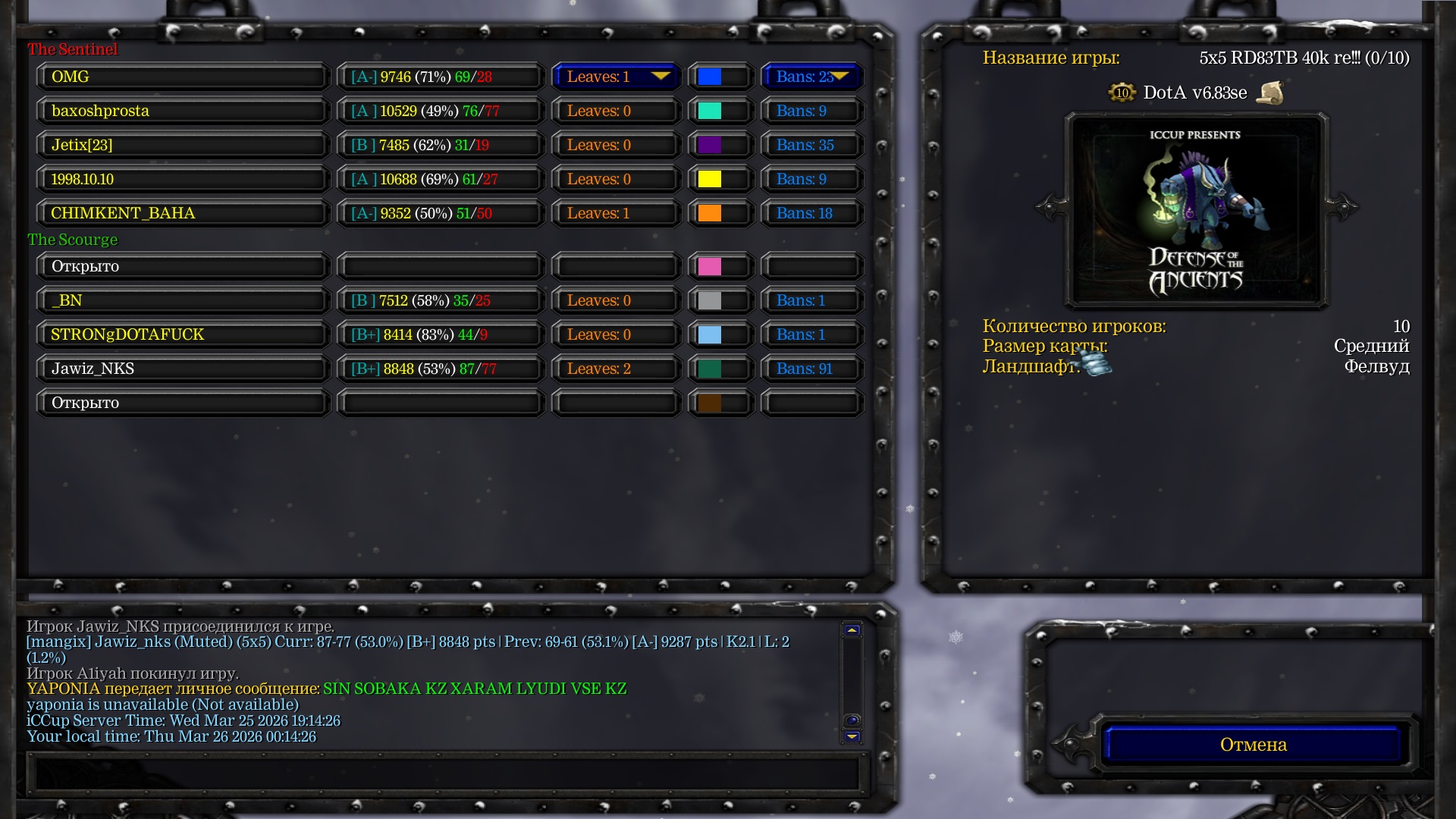Select player slot CHIMKENT_BAHA
The height and width of the screenshot is (819, 1456).
182,213
